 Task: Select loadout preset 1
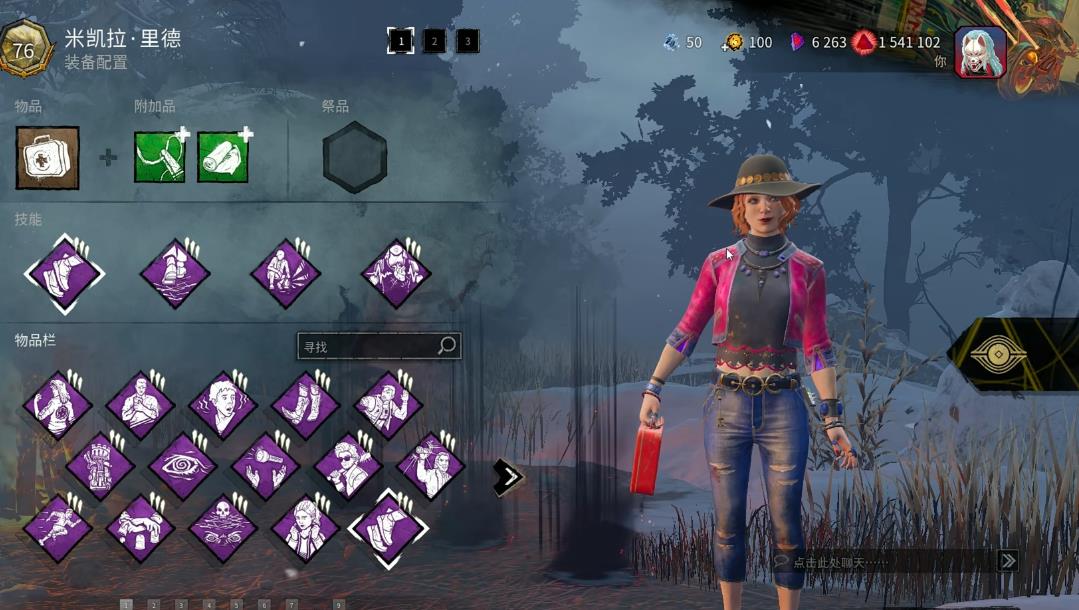400,41
